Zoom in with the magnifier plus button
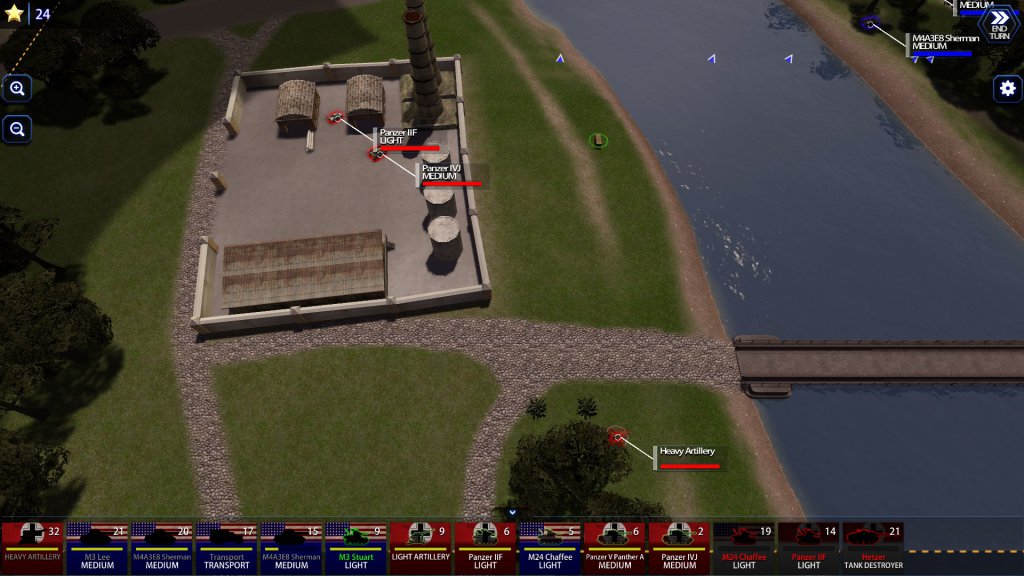The height and width of the screenshot is (576, 1024). pyautogui.click(x=17, y=89)
